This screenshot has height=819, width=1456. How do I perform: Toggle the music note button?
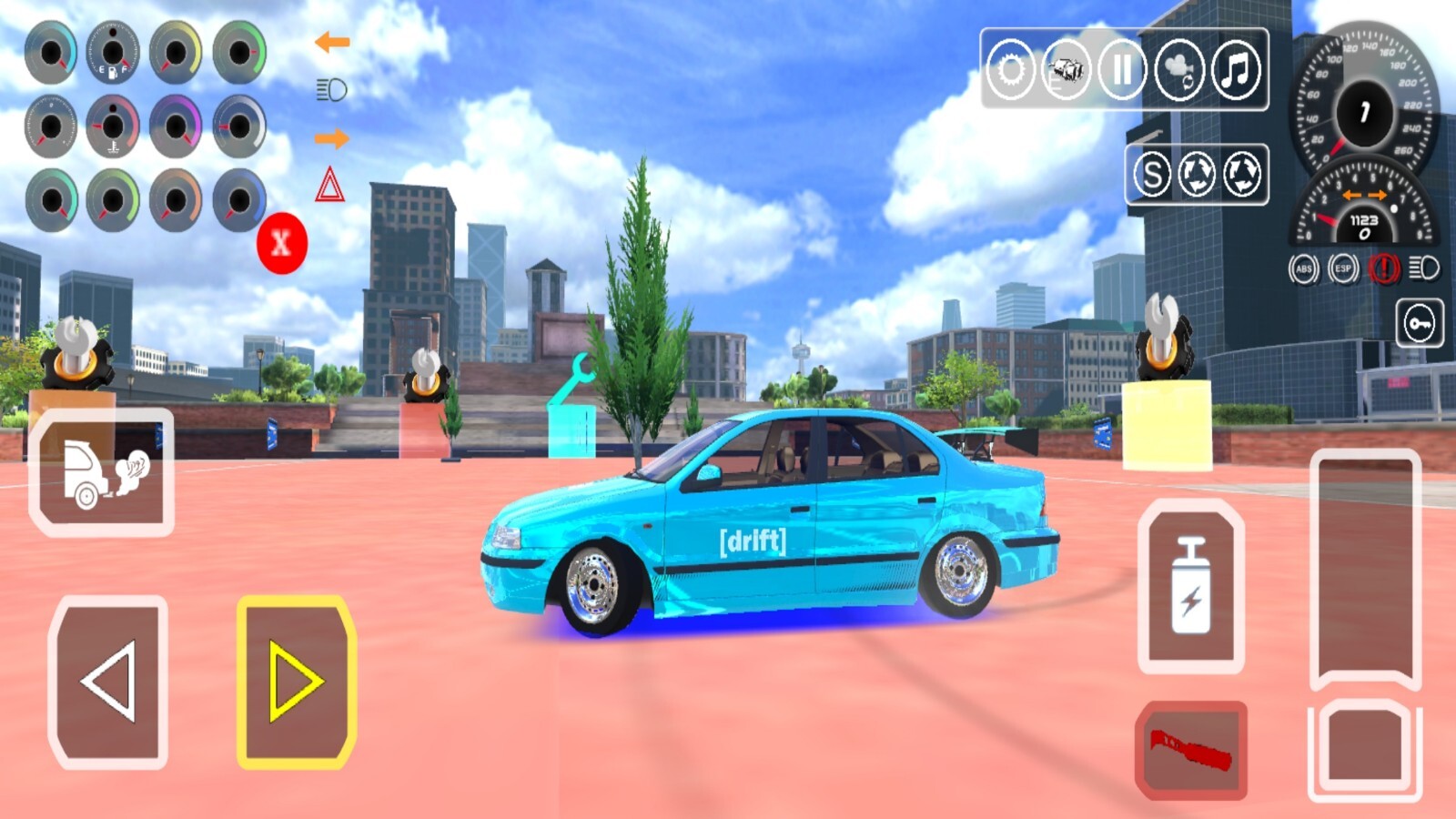1235,69
